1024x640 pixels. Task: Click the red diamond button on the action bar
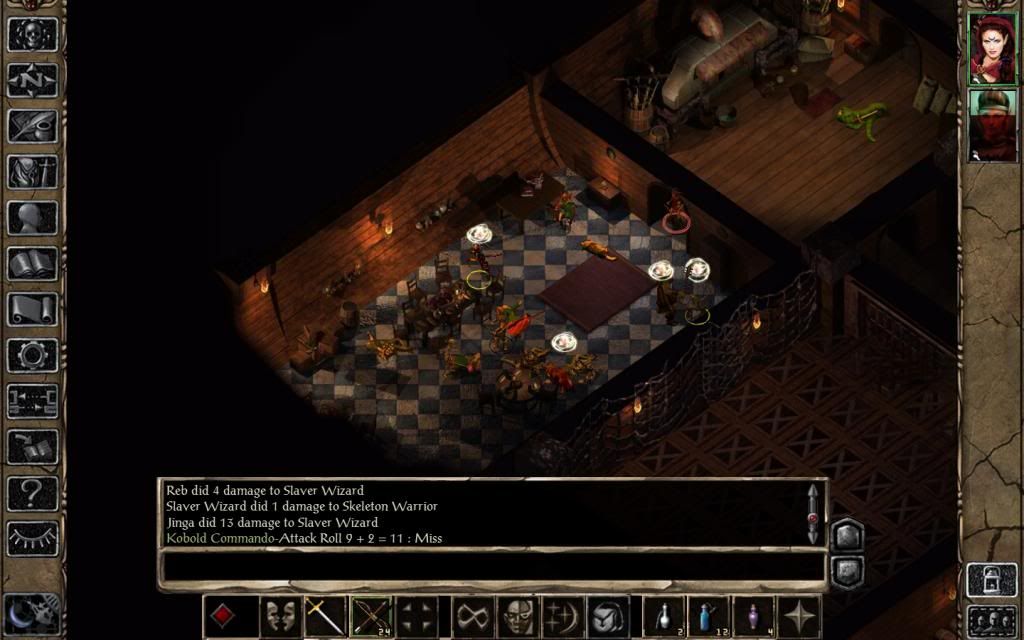[x=224, y=616]
